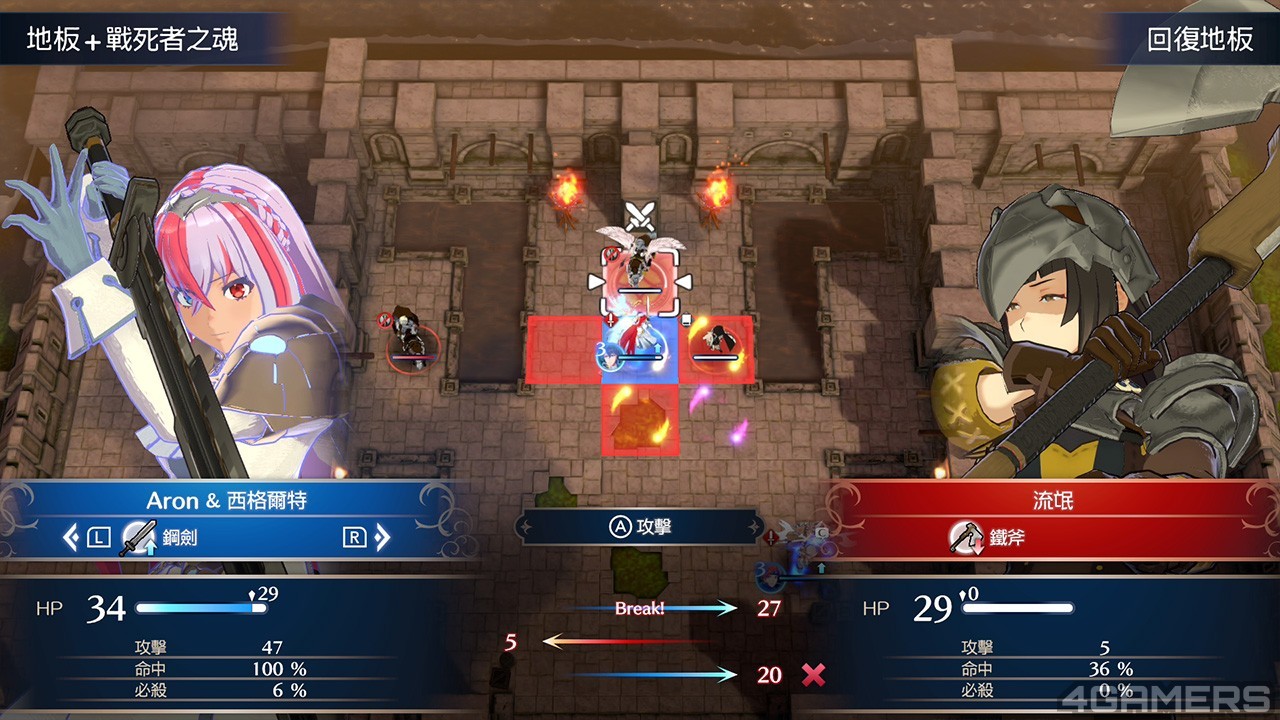Open the 流氓 enemy name banner
The width and height of the screenshot is (1280, 720).
point(1052,500)
